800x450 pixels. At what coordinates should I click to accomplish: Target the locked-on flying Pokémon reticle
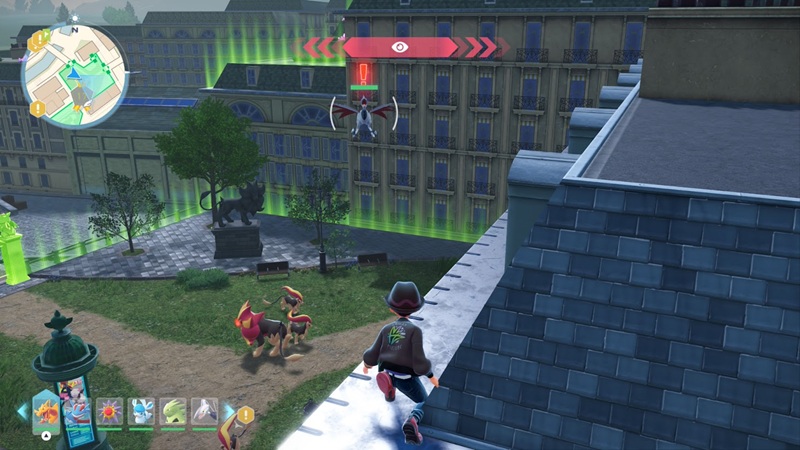click(x=364, y=115)
